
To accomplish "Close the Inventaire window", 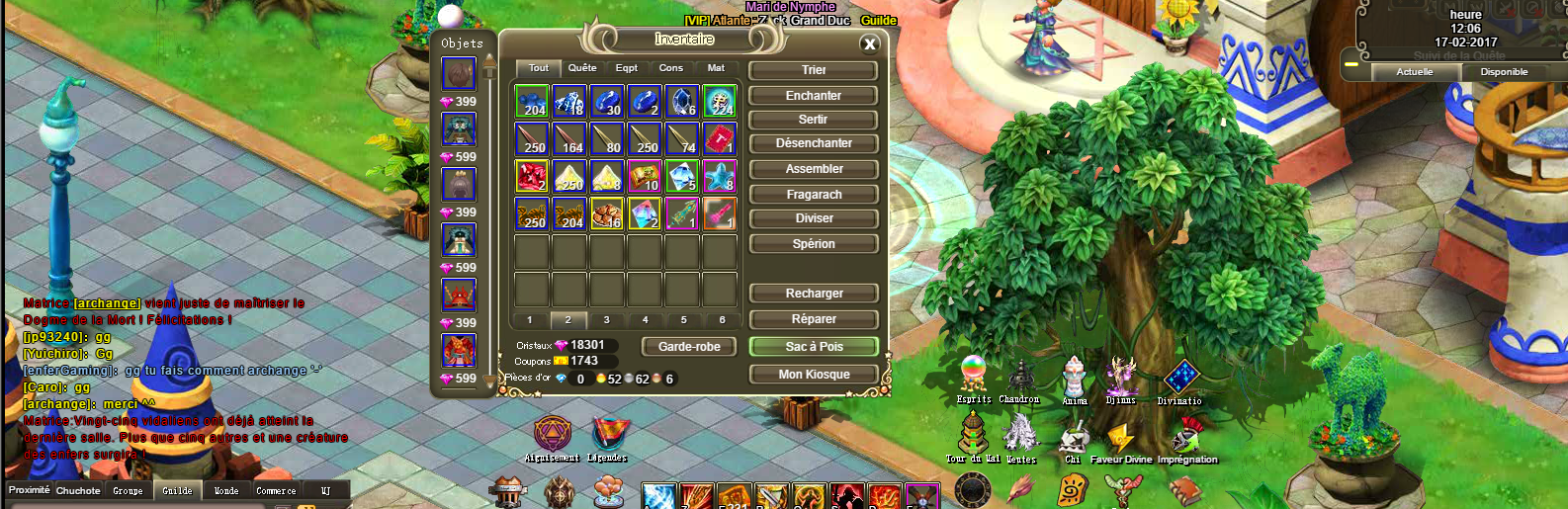I will click(869, 43).
